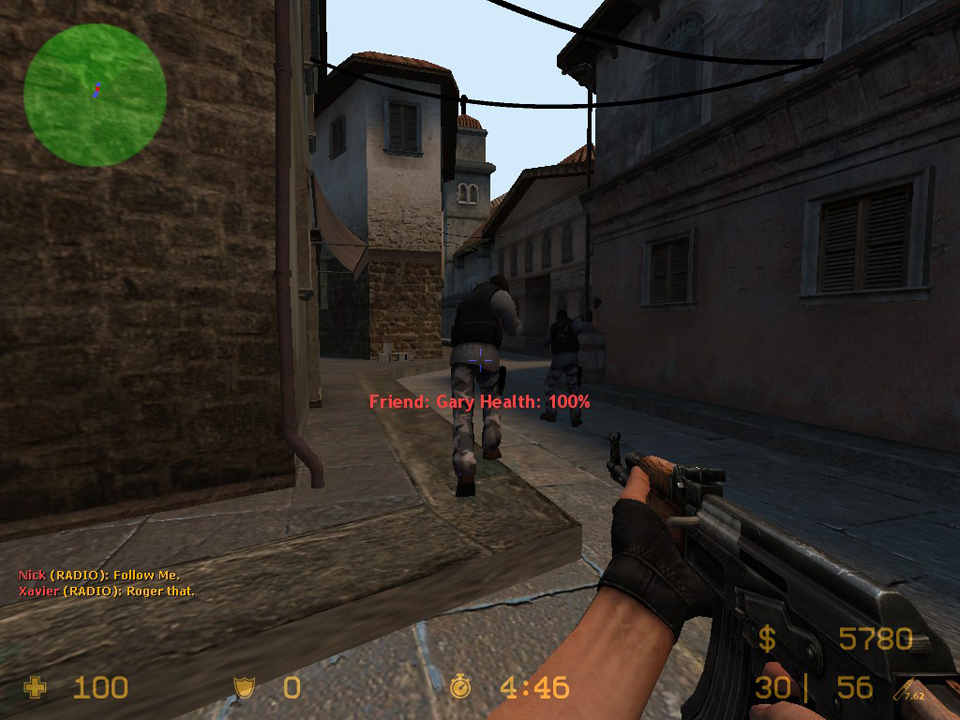Select Xavier's "Roger that" radio message
Viewport: 960px width, 720px height.
[107, 591]
